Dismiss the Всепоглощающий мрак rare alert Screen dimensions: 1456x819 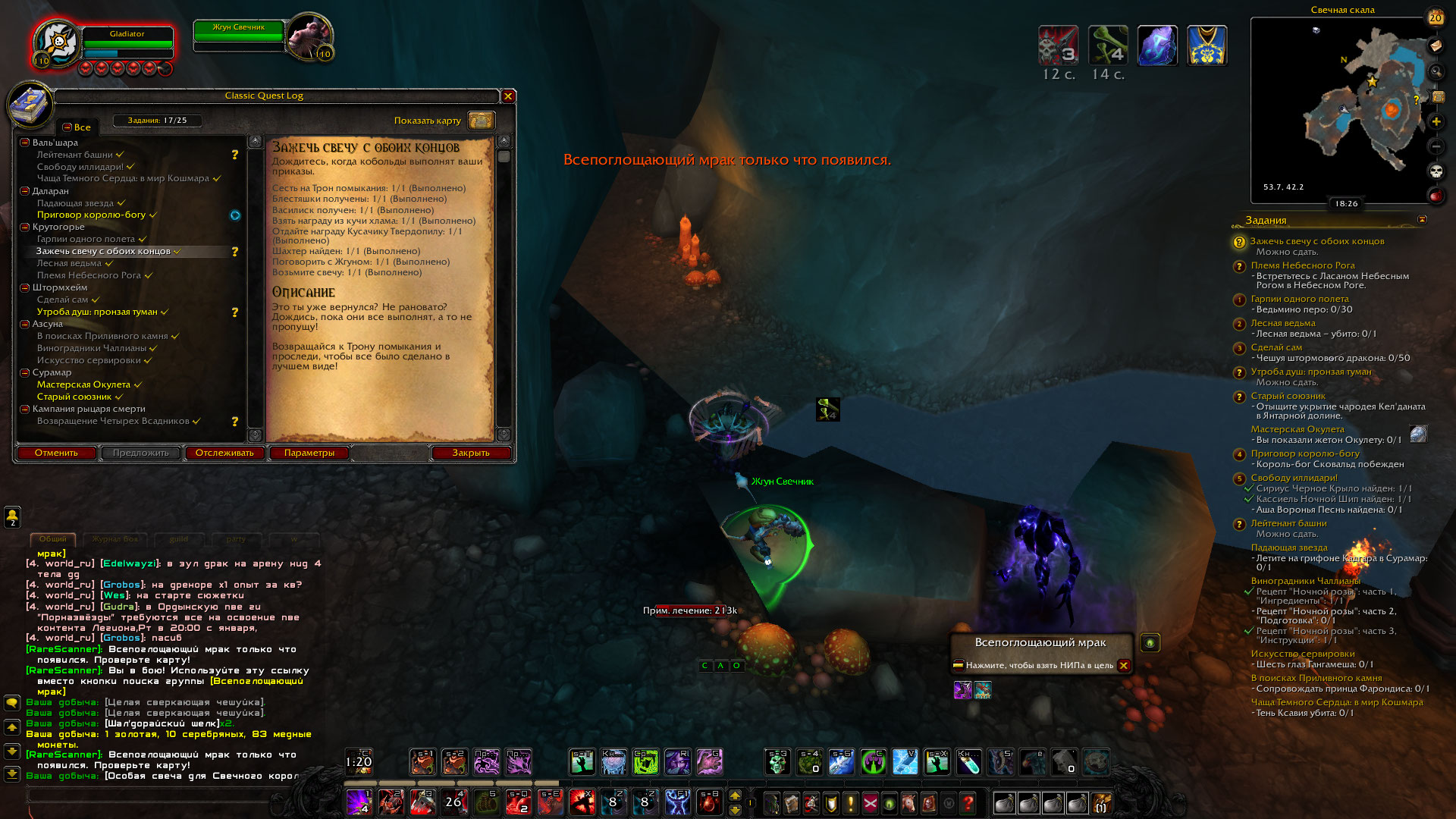[x=1124, y=666]
